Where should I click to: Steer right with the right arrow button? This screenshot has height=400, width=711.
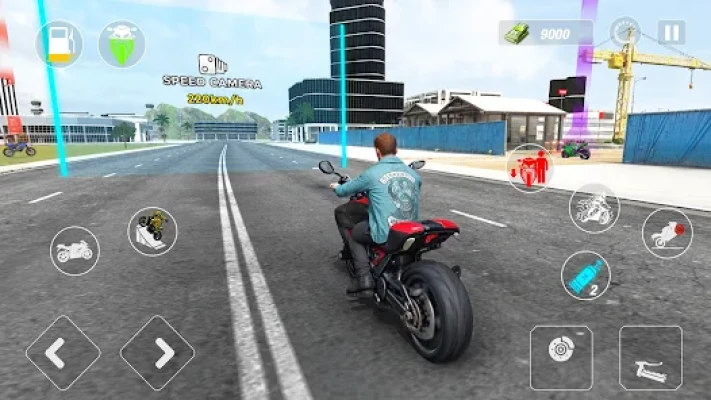(157, 352)
